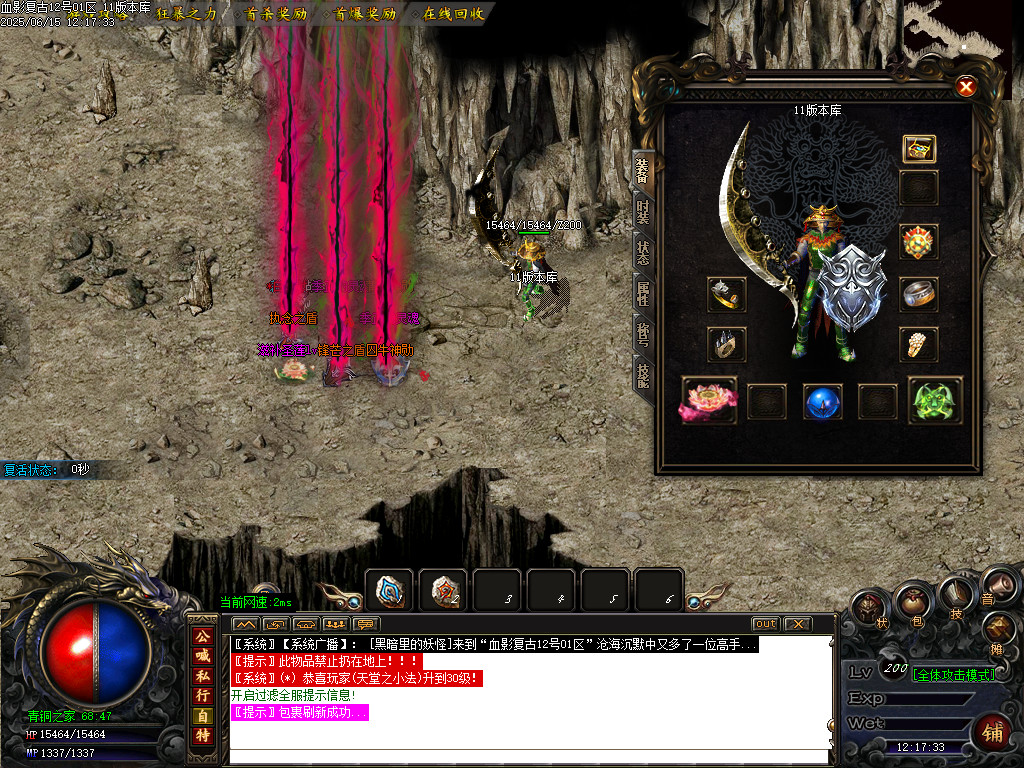Open the 技能 (skills) tab
The height and width of the screenshot is (768, 1024).
[x=643, y=376]
